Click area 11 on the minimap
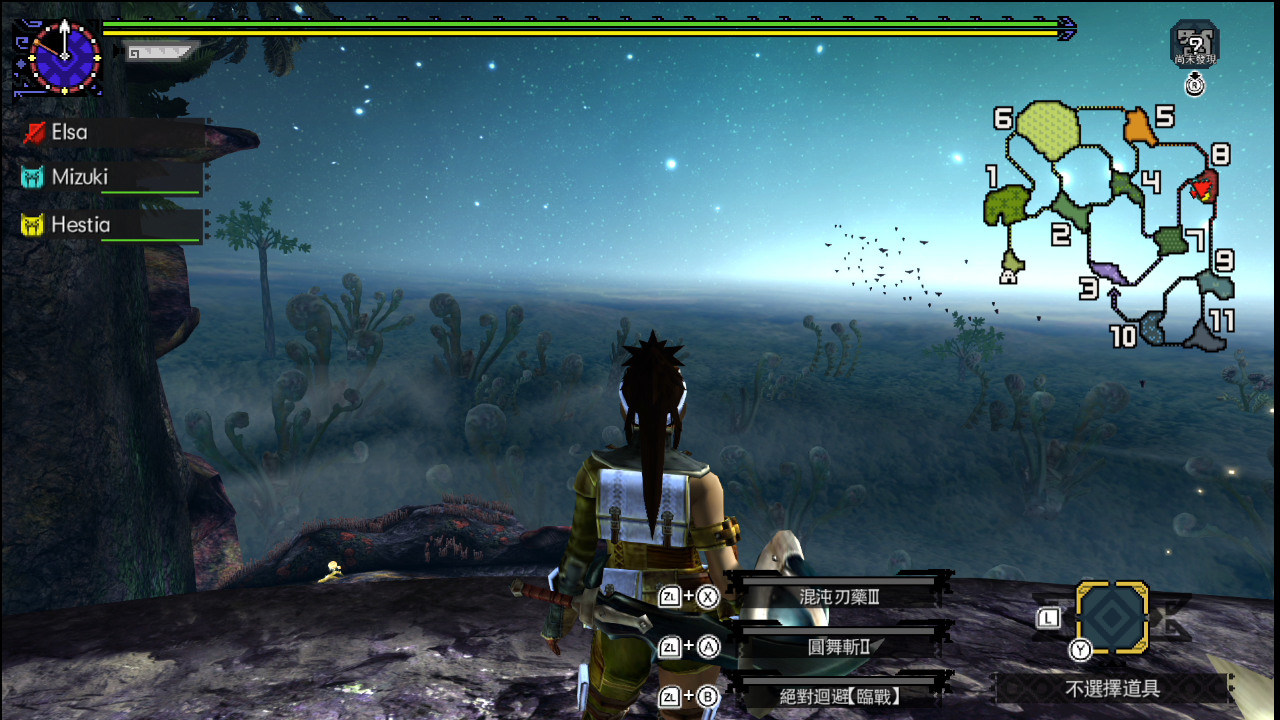Screen dimensions: 1280x720 point(1203,334)
